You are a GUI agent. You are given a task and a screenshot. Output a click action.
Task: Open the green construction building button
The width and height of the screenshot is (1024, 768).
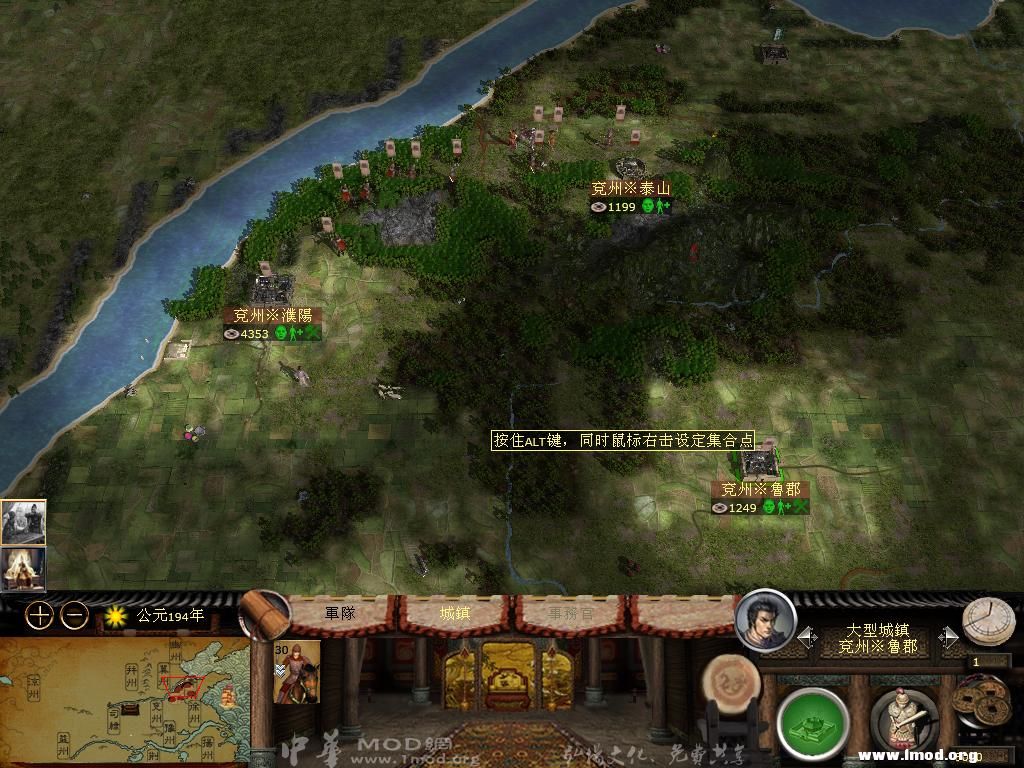click(x=812, y=722)
